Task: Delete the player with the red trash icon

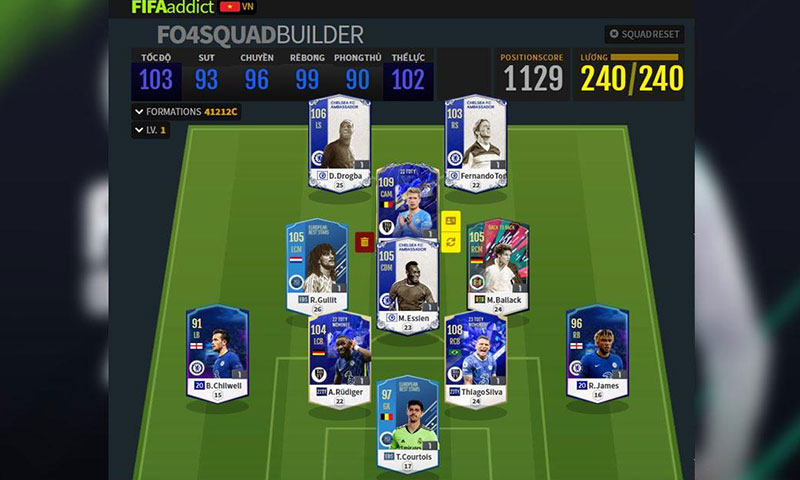Action: coord(364,241)
